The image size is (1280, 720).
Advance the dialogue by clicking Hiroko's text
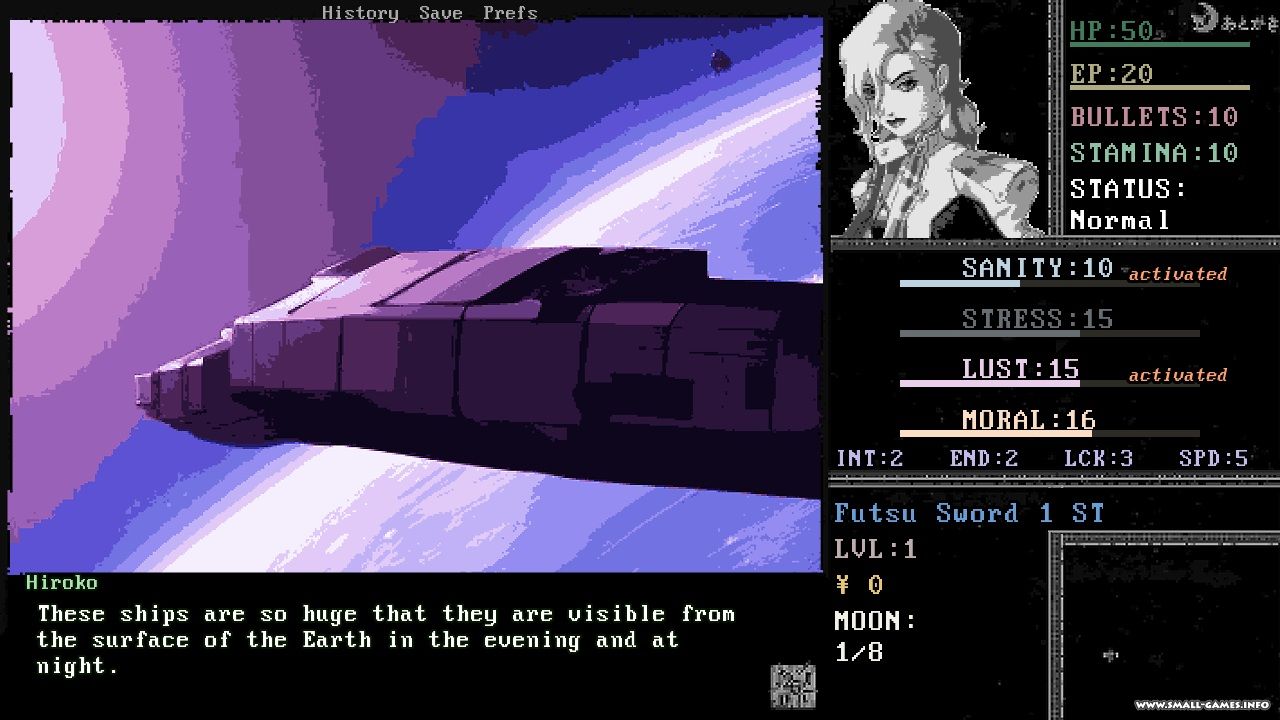[386, 640]
